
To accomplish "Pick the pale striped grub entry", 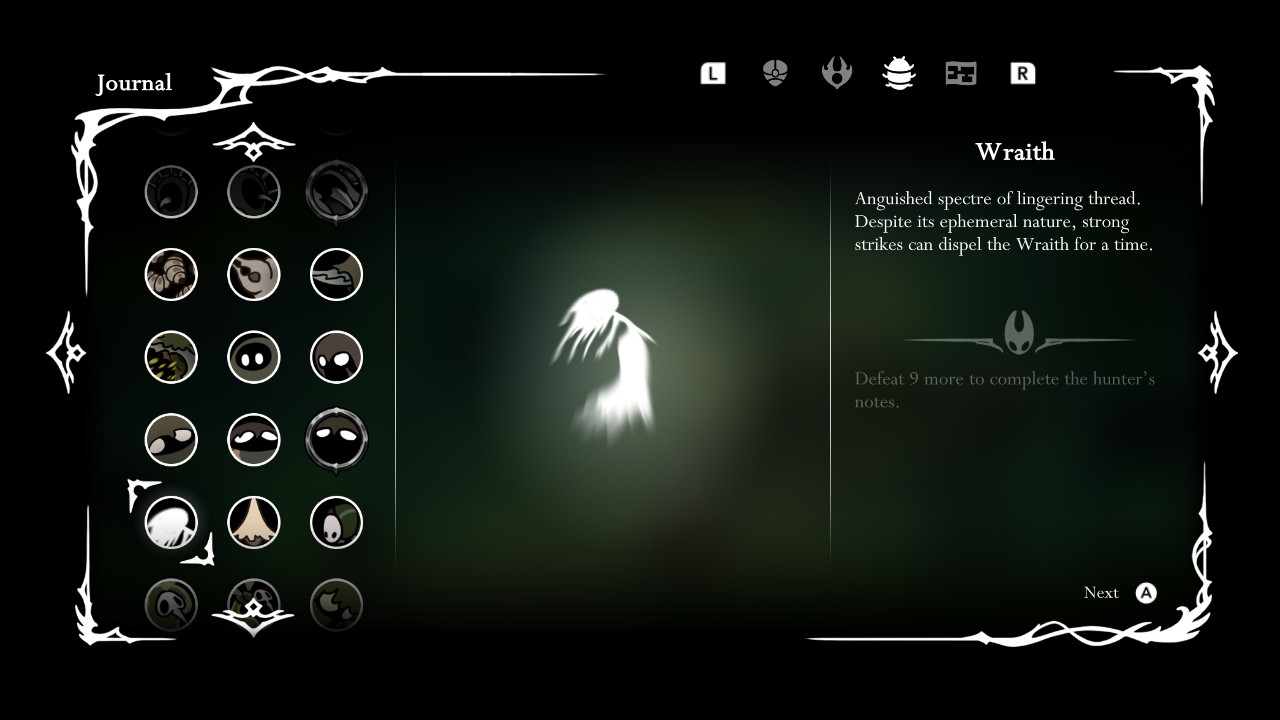I will click(x=171, y=274).
